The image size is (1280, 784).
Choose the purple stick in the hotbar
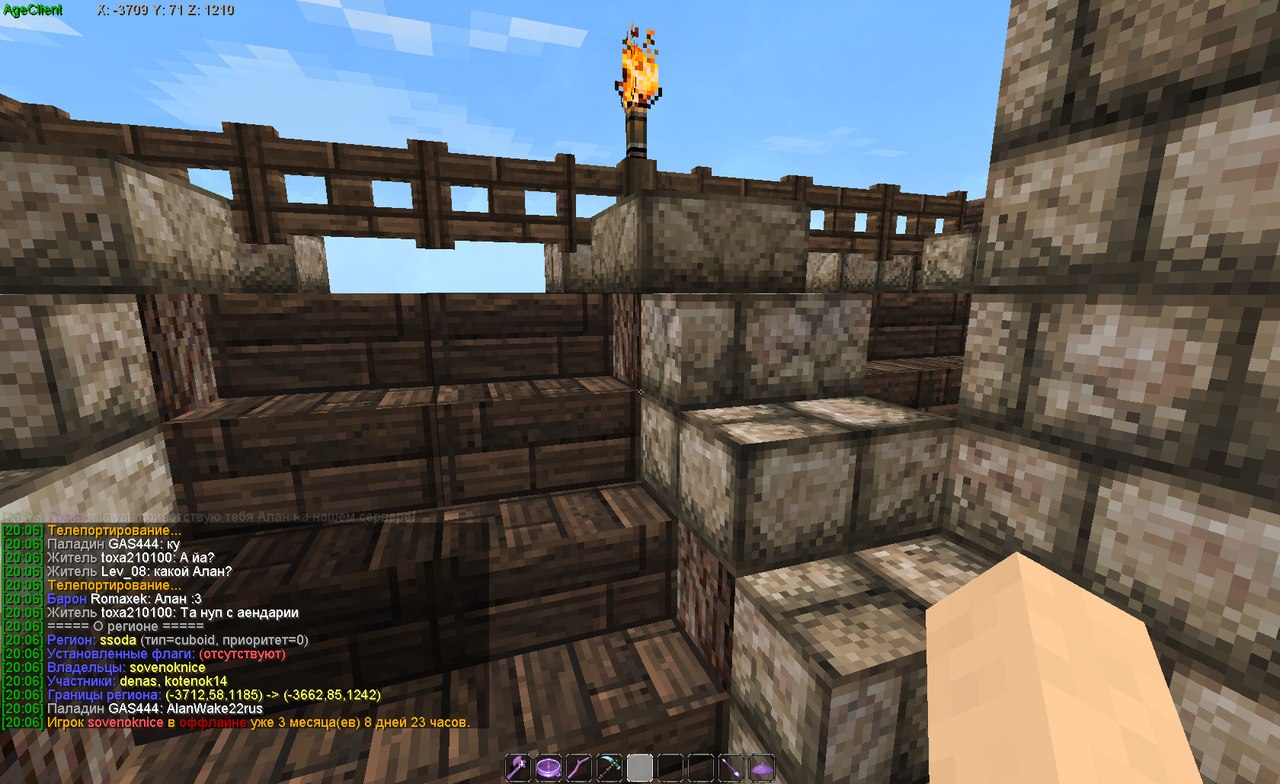click(x=578, y=767)
